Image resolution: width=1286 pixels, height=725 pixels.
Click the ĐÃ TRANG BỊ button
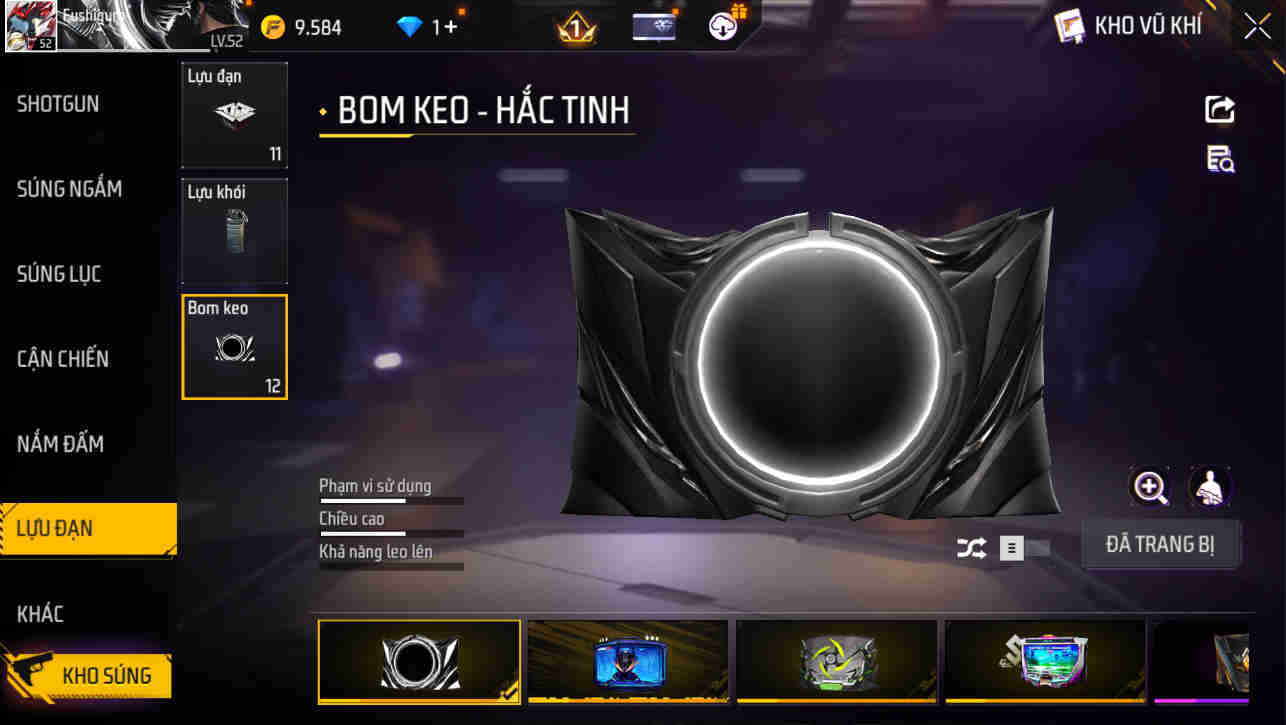(x=1161, y=541)
